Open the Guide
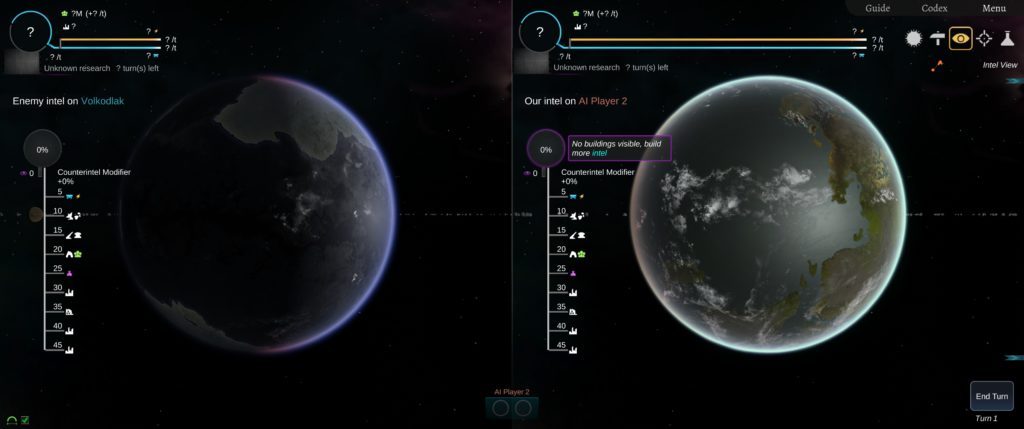This screenshot has width=1024, height=429. (x=877, y=8)
